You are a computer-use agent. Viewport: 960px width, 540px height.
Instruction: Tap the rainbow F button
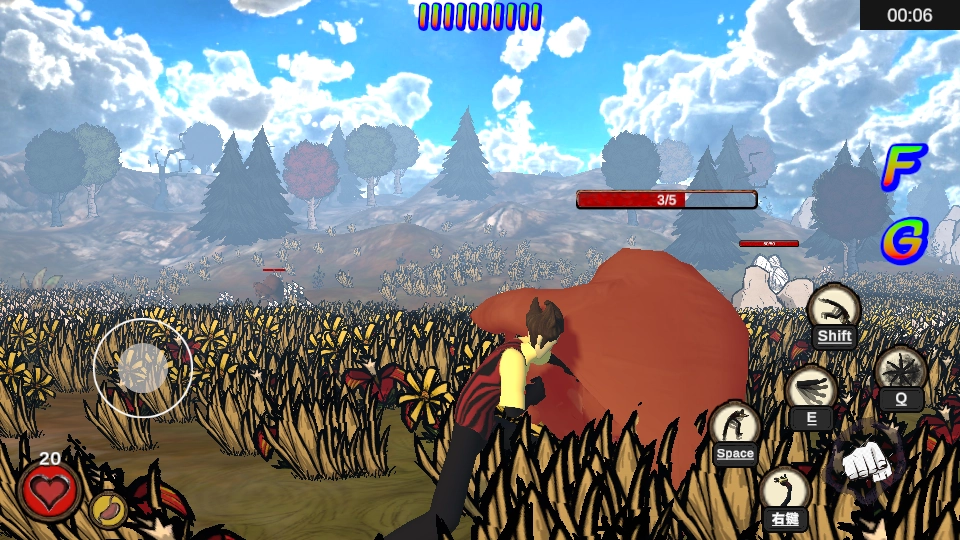tap(903, 167)
